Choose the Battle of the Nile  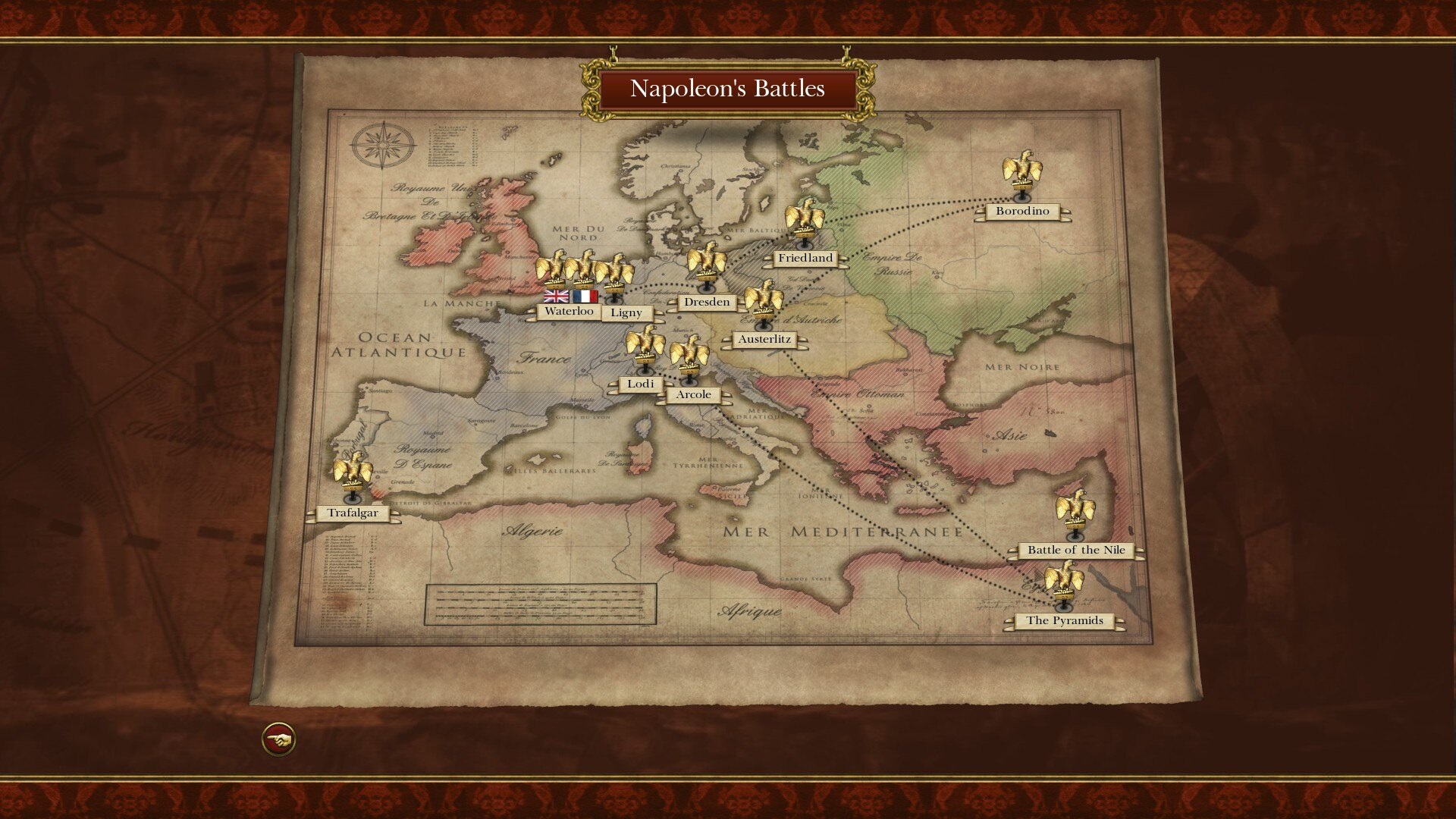(x=1076, y=550)
